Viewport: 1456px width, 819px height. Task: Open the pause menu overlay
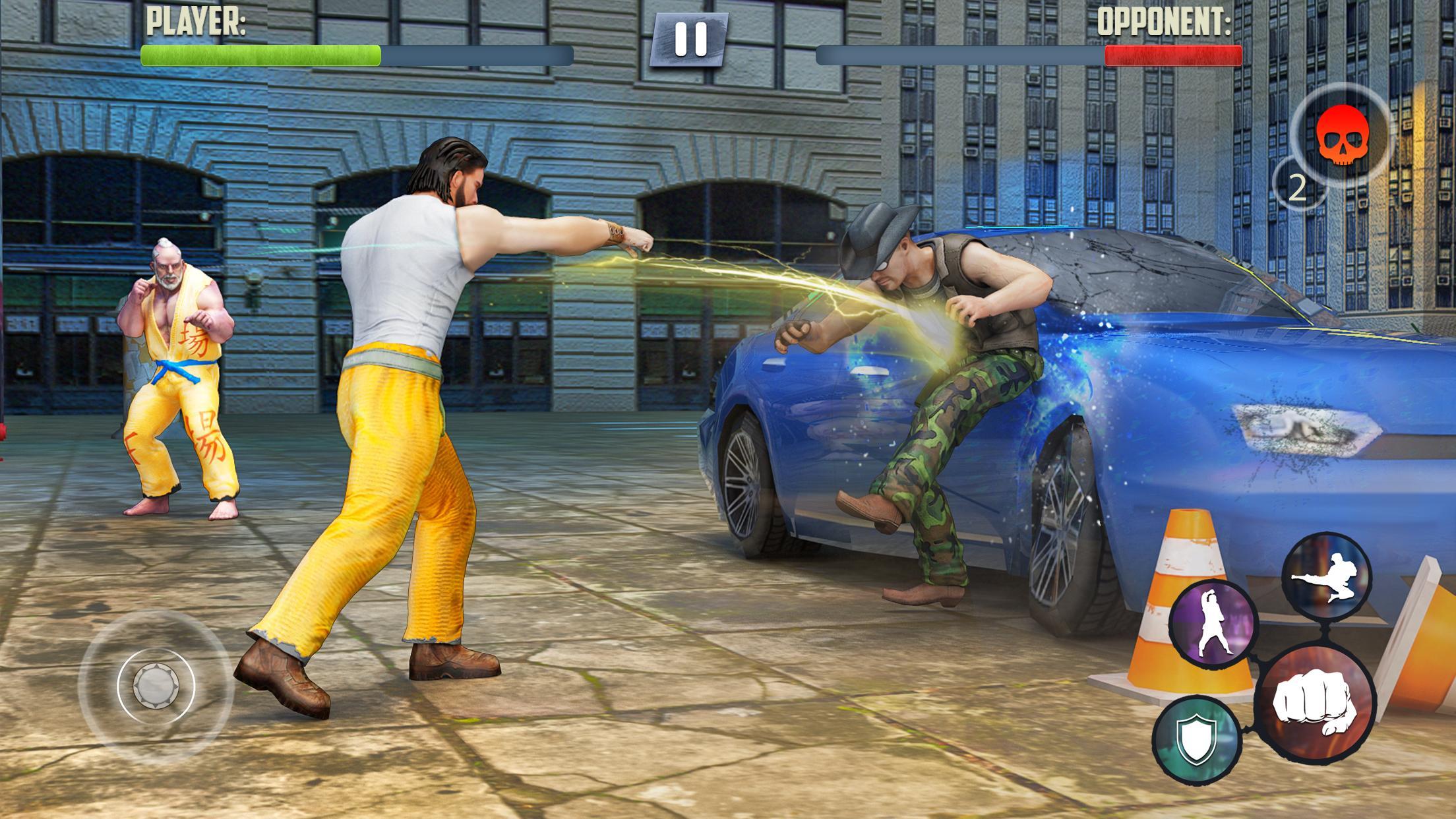click(x=690, y=40)
